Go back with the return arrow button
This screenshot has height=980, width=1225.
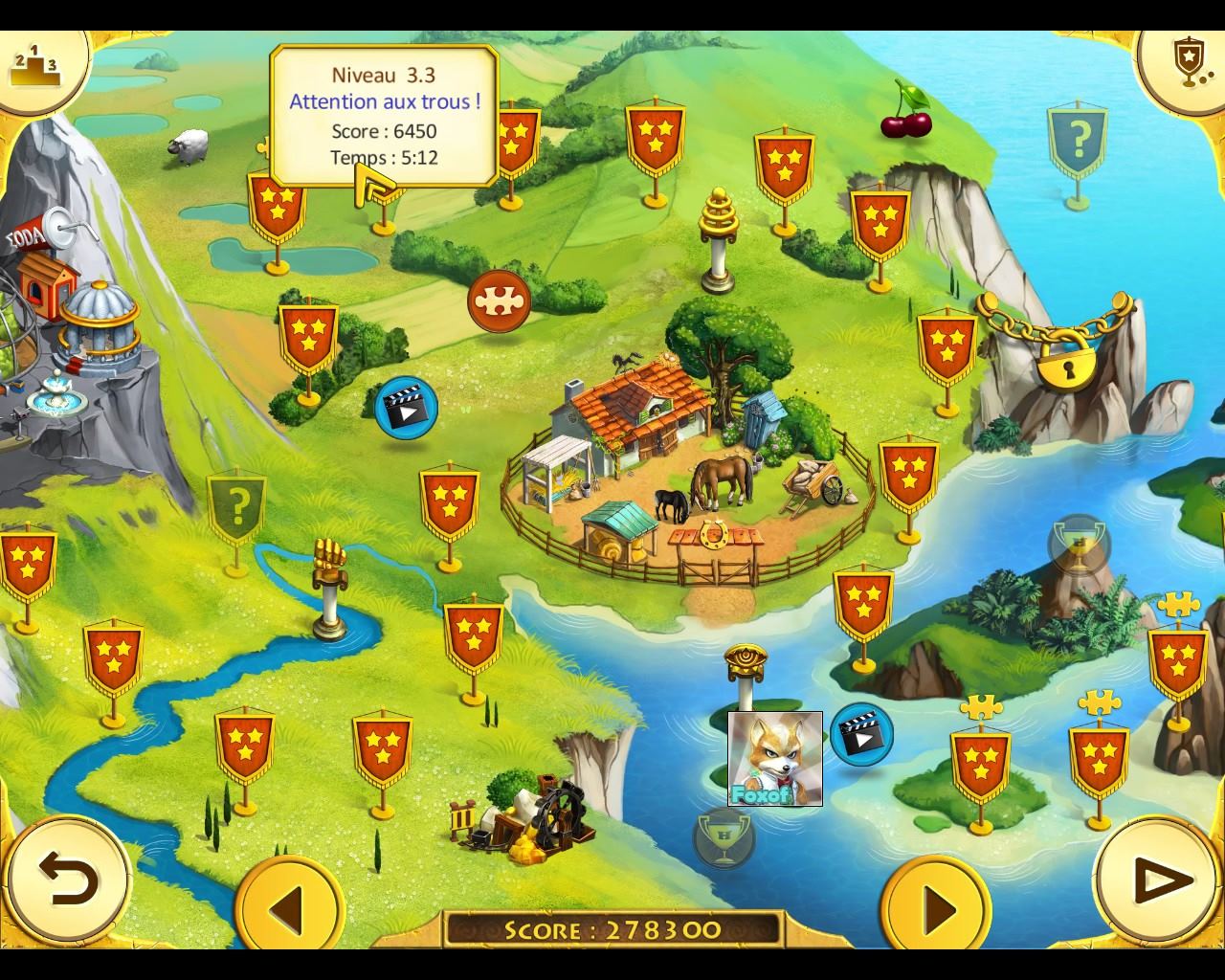tap(68, 880)
